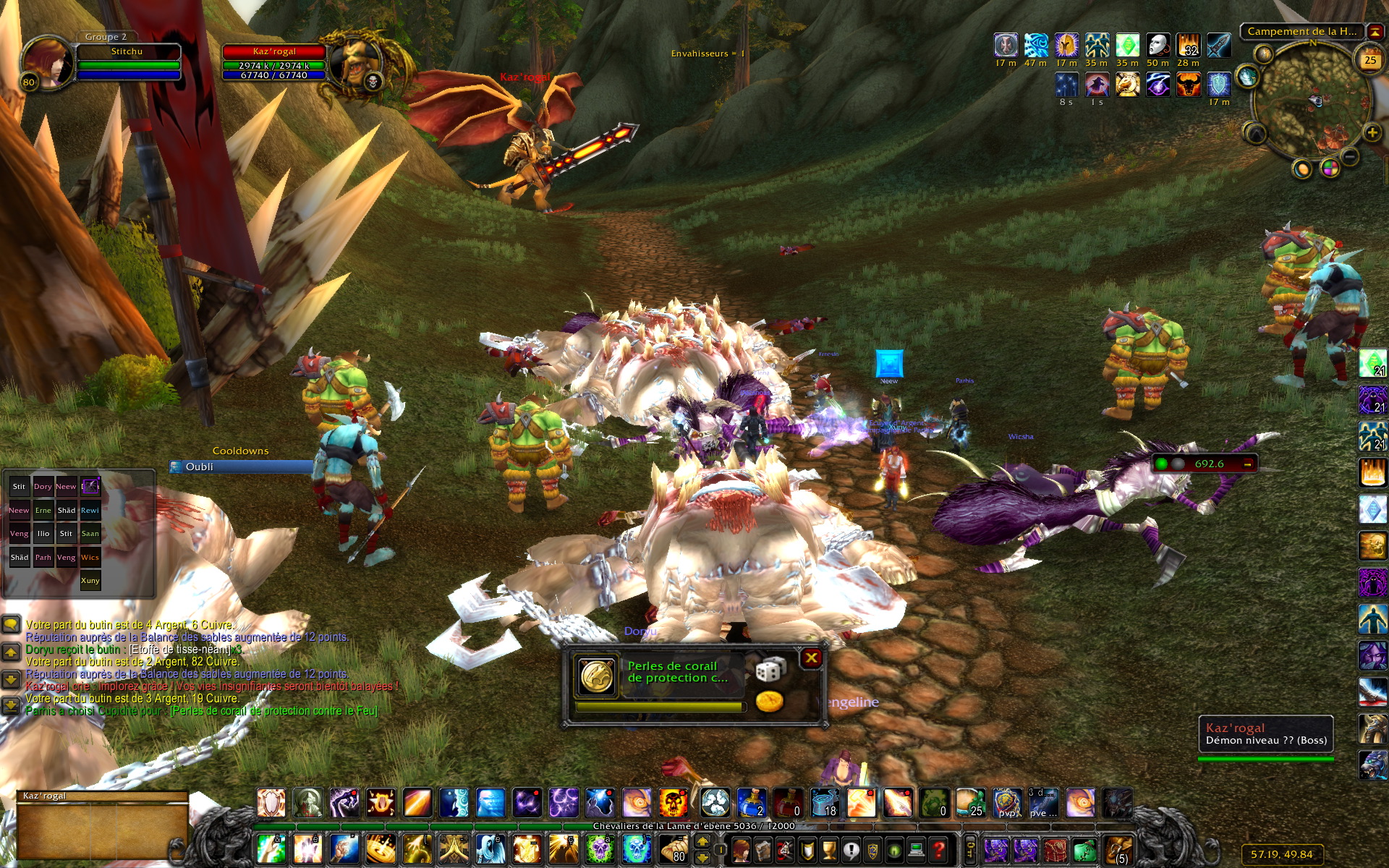
Task: Choose Greed with the gold coin button
Action: pyautogui.click(x=769, y=701)
